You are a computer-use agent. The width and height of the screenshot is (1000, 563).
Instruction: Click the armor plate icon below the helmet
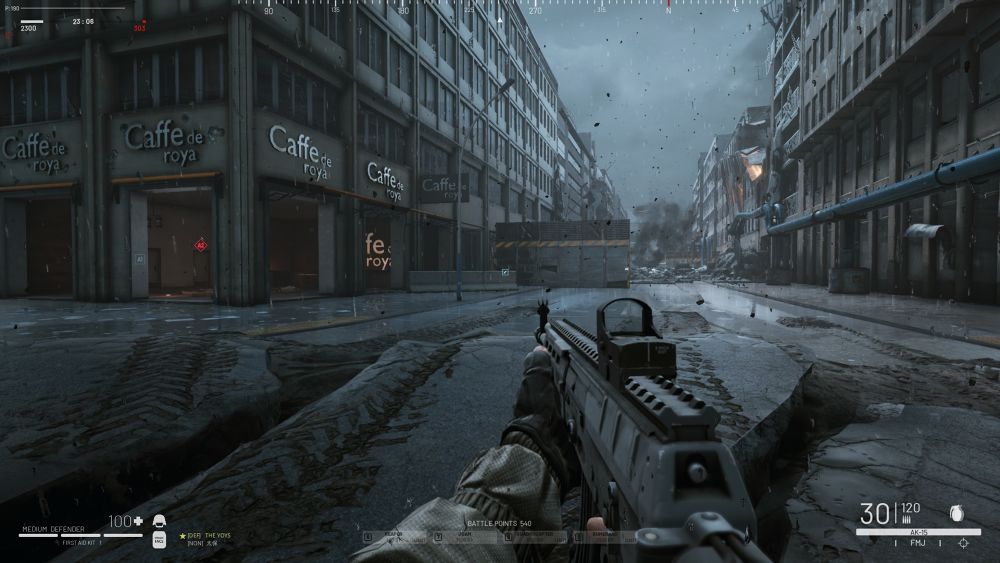[x=158, y=540]
